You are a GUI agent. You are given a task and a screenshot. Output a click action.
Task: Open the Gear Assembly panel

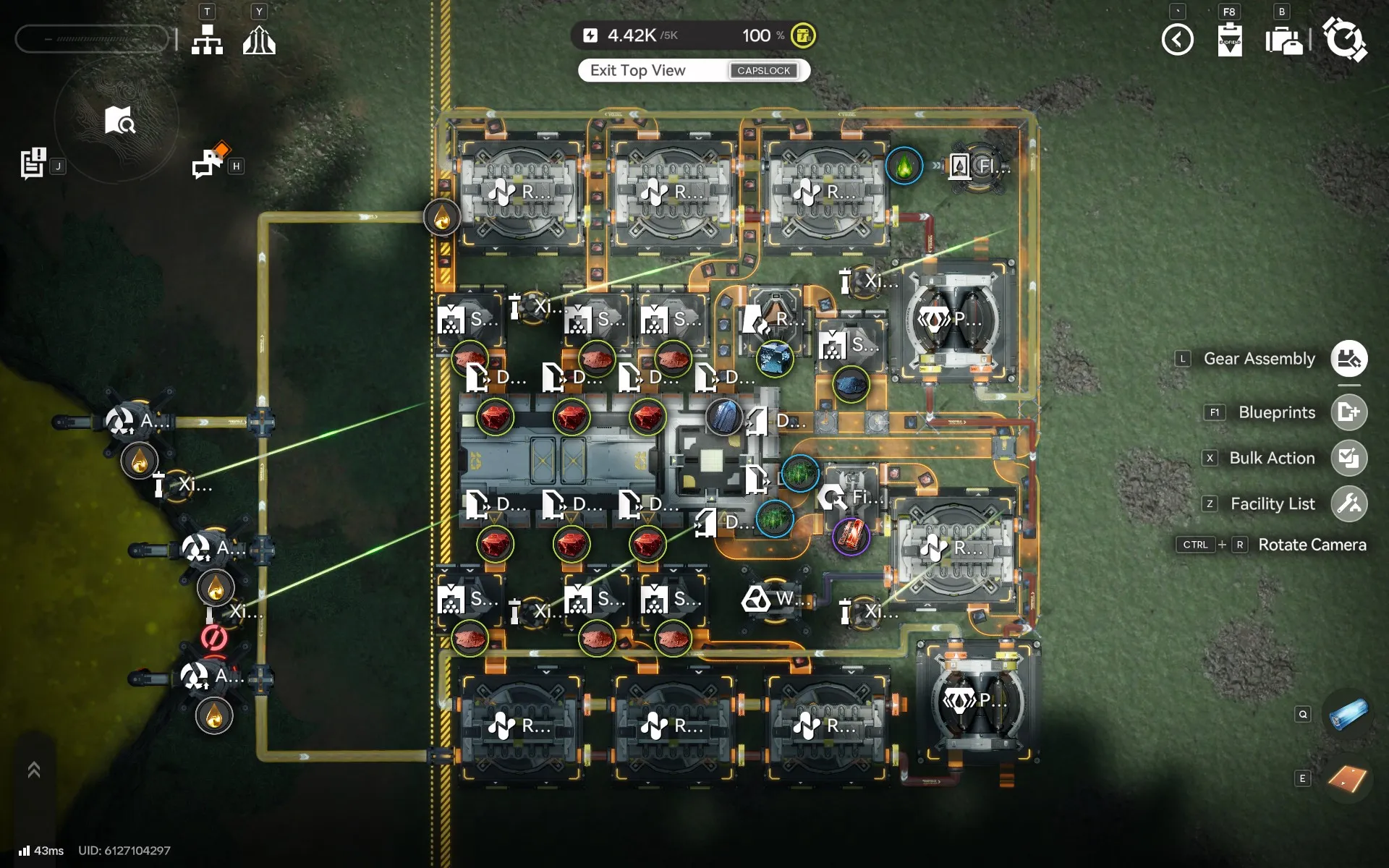pos(1348,359)
